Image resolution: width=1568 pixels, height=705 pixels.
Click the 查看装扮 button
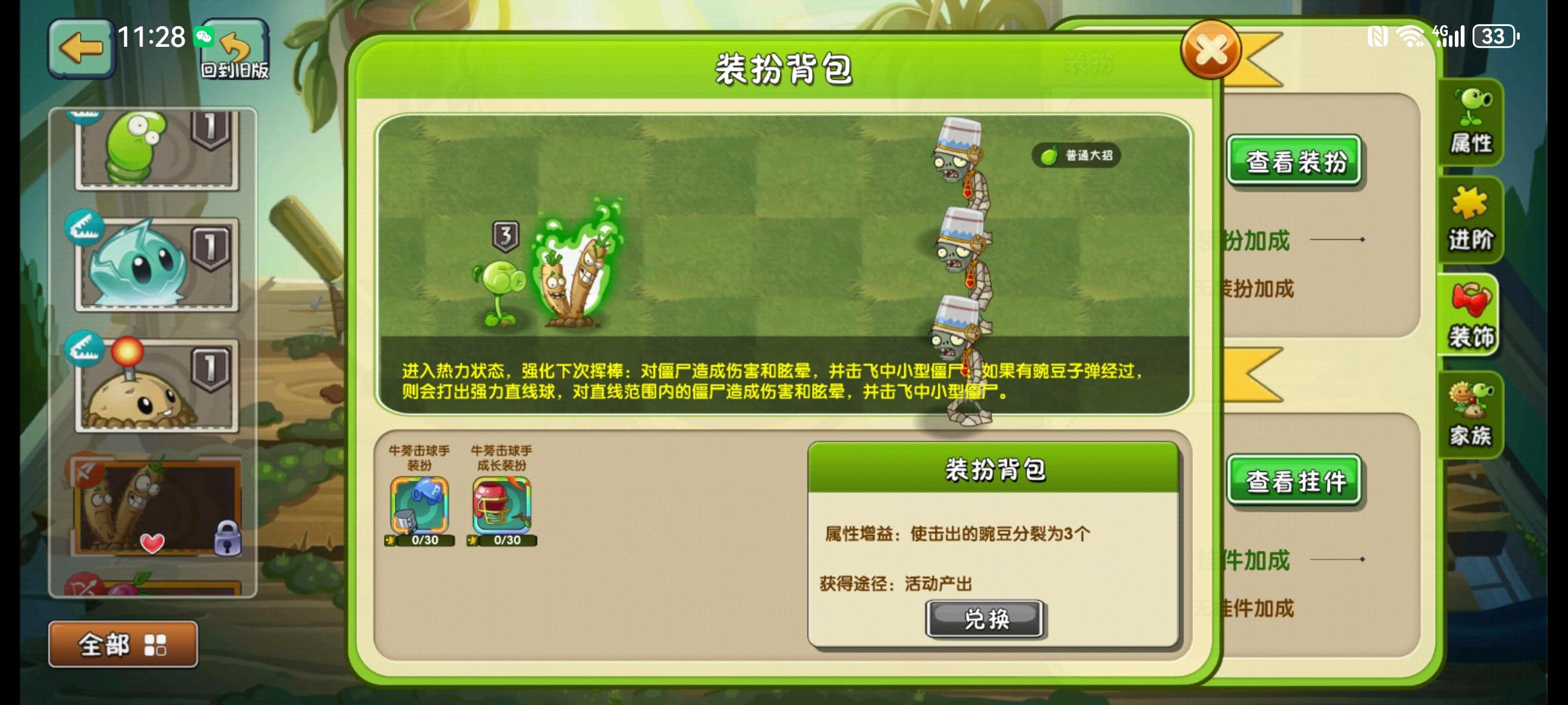[x=1295, y=159]
